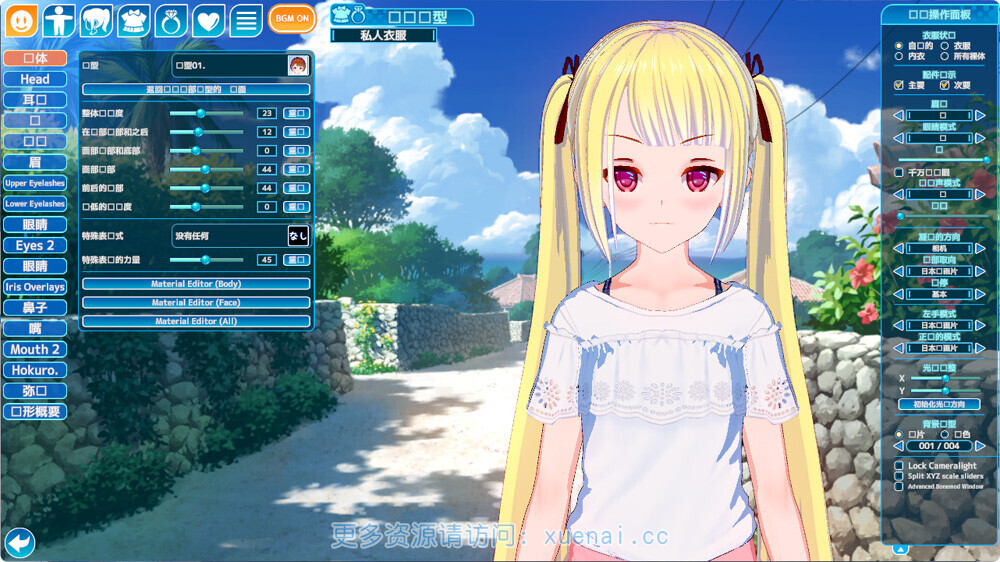Choose the Eyes 2 submenu
The image size is (1000, 562).
point(35,245)
